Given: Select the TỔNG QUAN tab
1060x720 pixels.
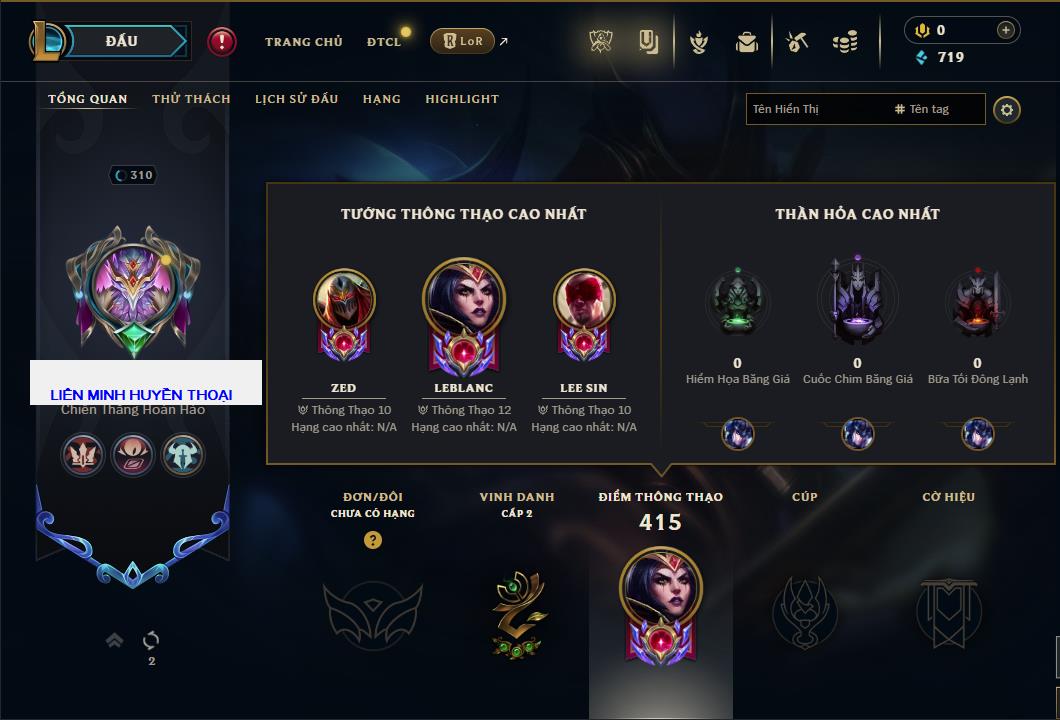Looking at the screenshot, I should 88,99.
